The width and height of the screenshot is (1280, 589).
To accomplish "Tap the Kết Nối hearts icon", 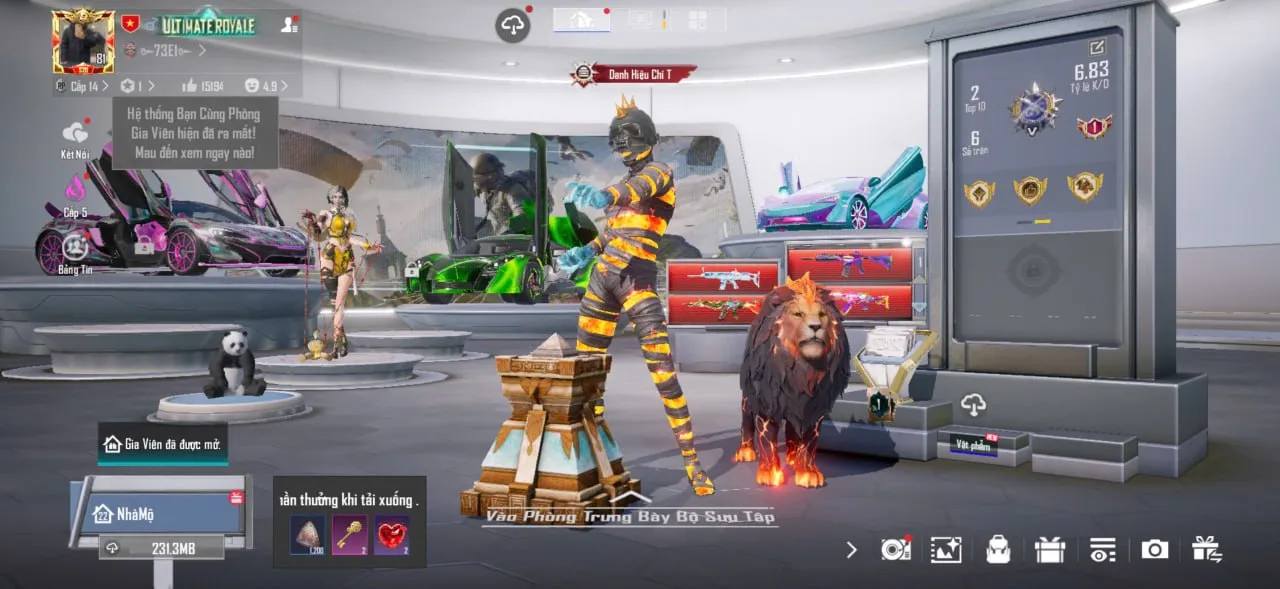I will point(75,133).
